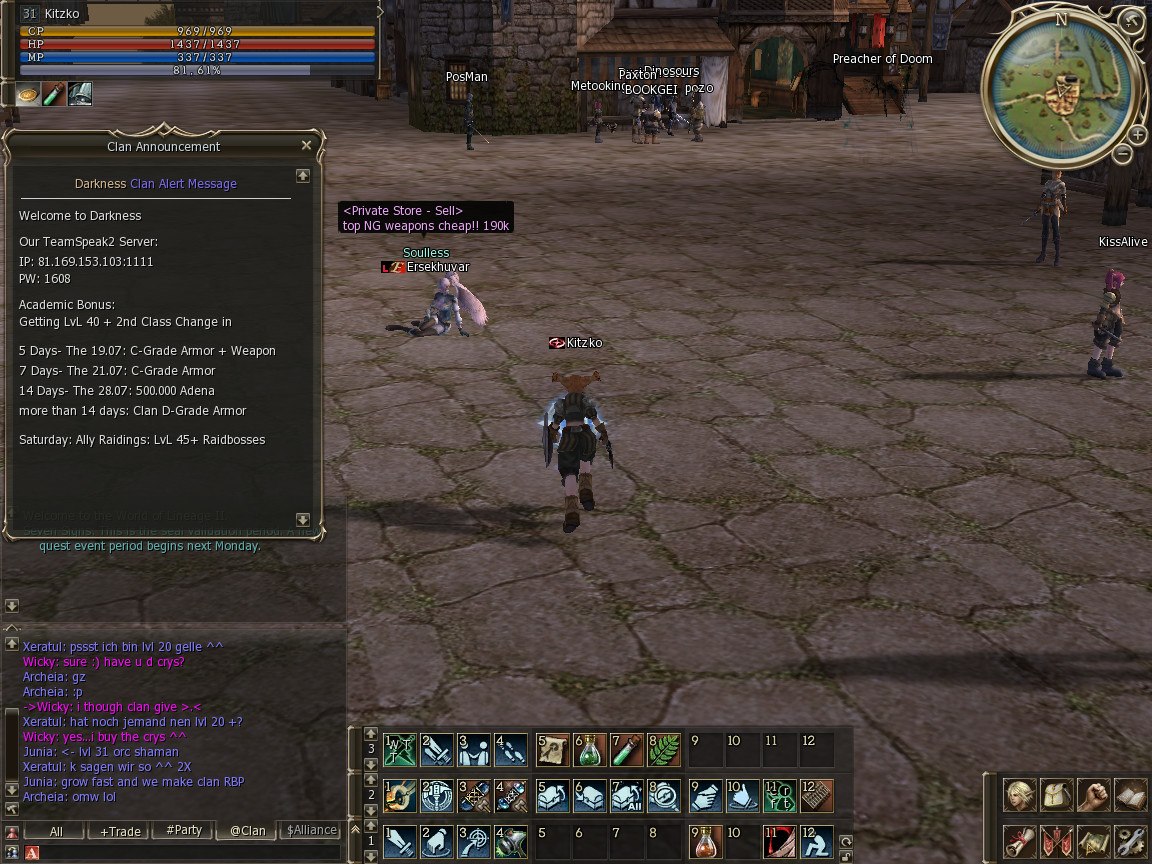Open the actions fist icon
The image size is (1152, 864).
click(x=1093, y=795)
